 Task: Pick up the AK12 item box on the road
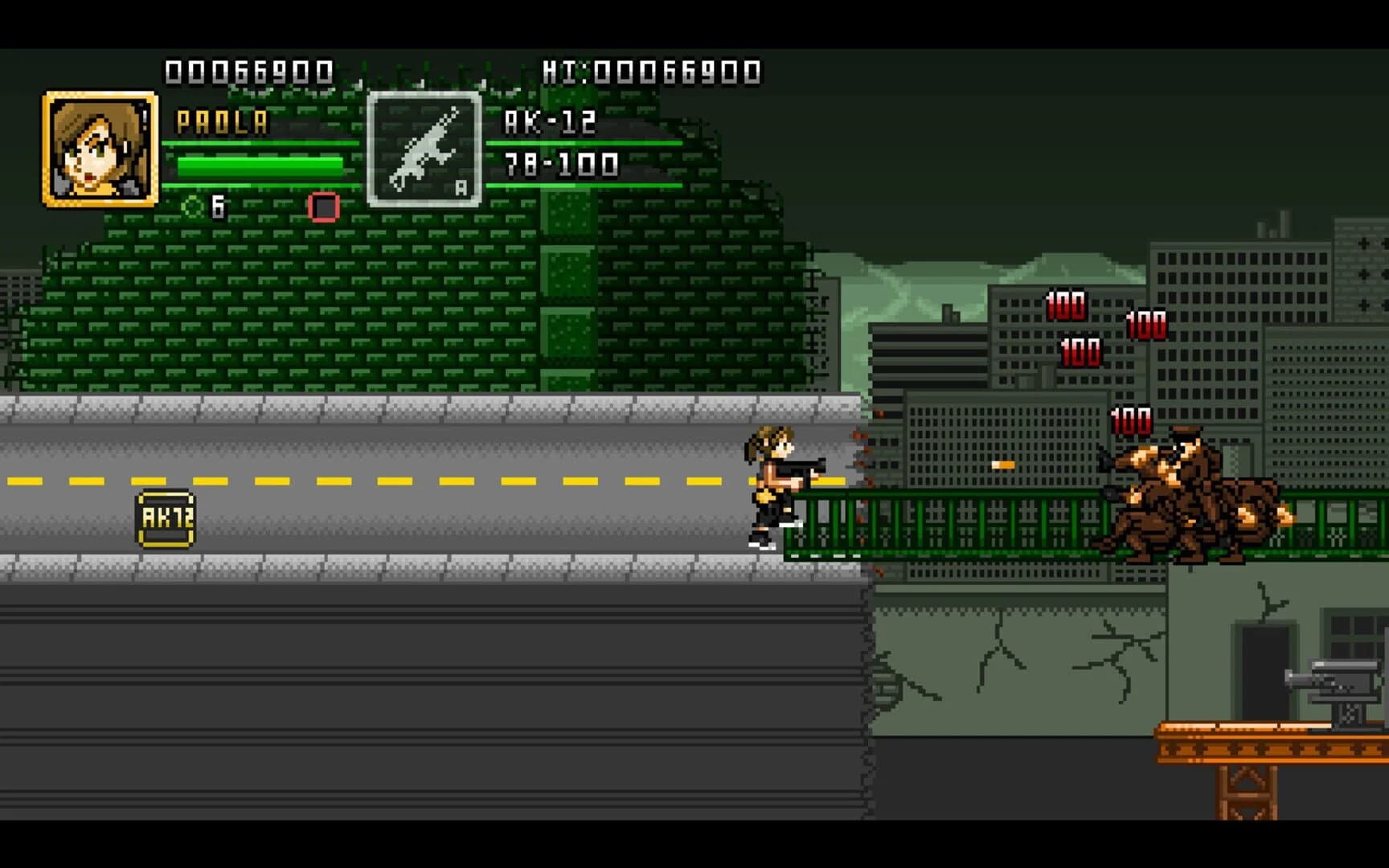coord(163,519)
